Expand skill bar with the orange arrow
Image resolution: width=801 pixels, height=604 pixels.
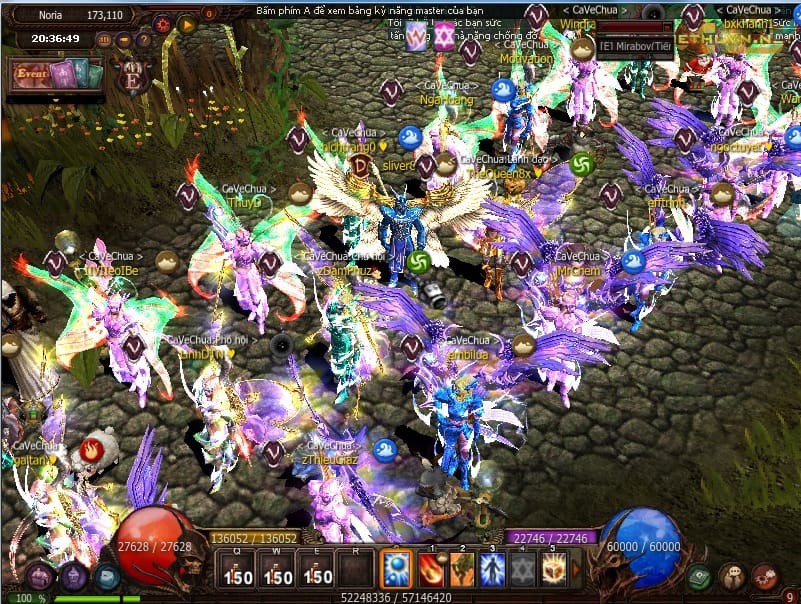575,570
